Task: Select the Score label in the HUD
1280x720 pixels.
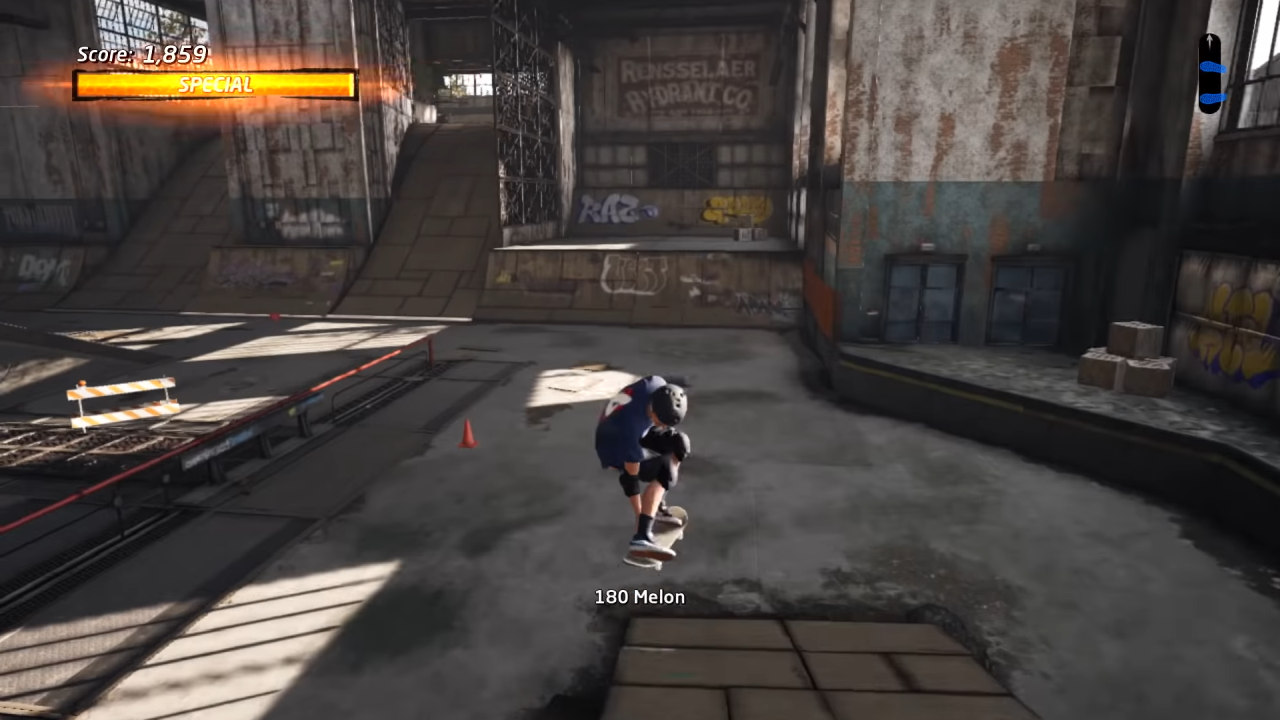Action: tap(106, 56)
